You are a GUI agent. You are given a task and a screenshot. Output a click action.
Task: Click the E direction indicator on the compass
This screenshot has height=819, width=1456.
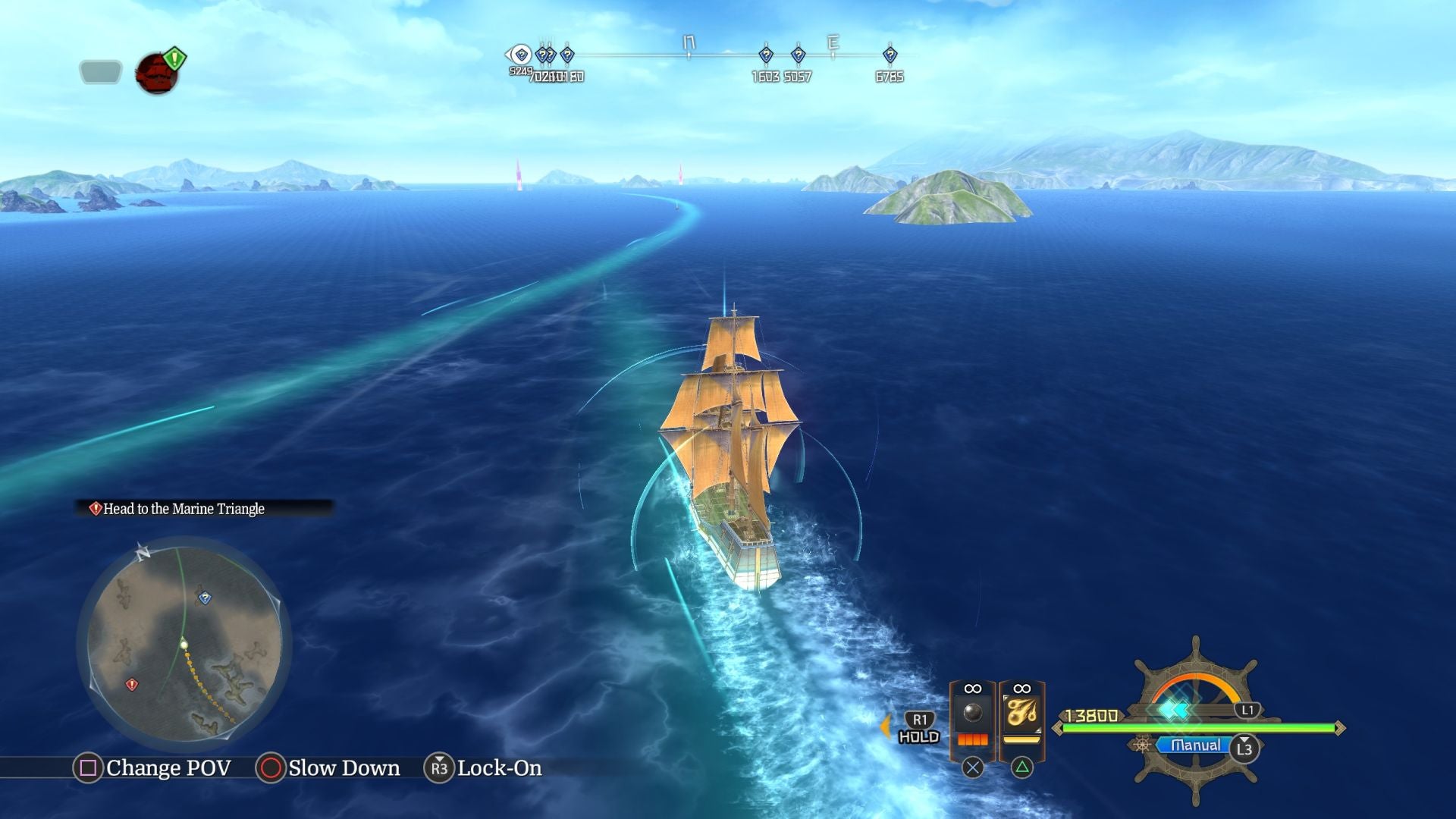coord(834,42)
